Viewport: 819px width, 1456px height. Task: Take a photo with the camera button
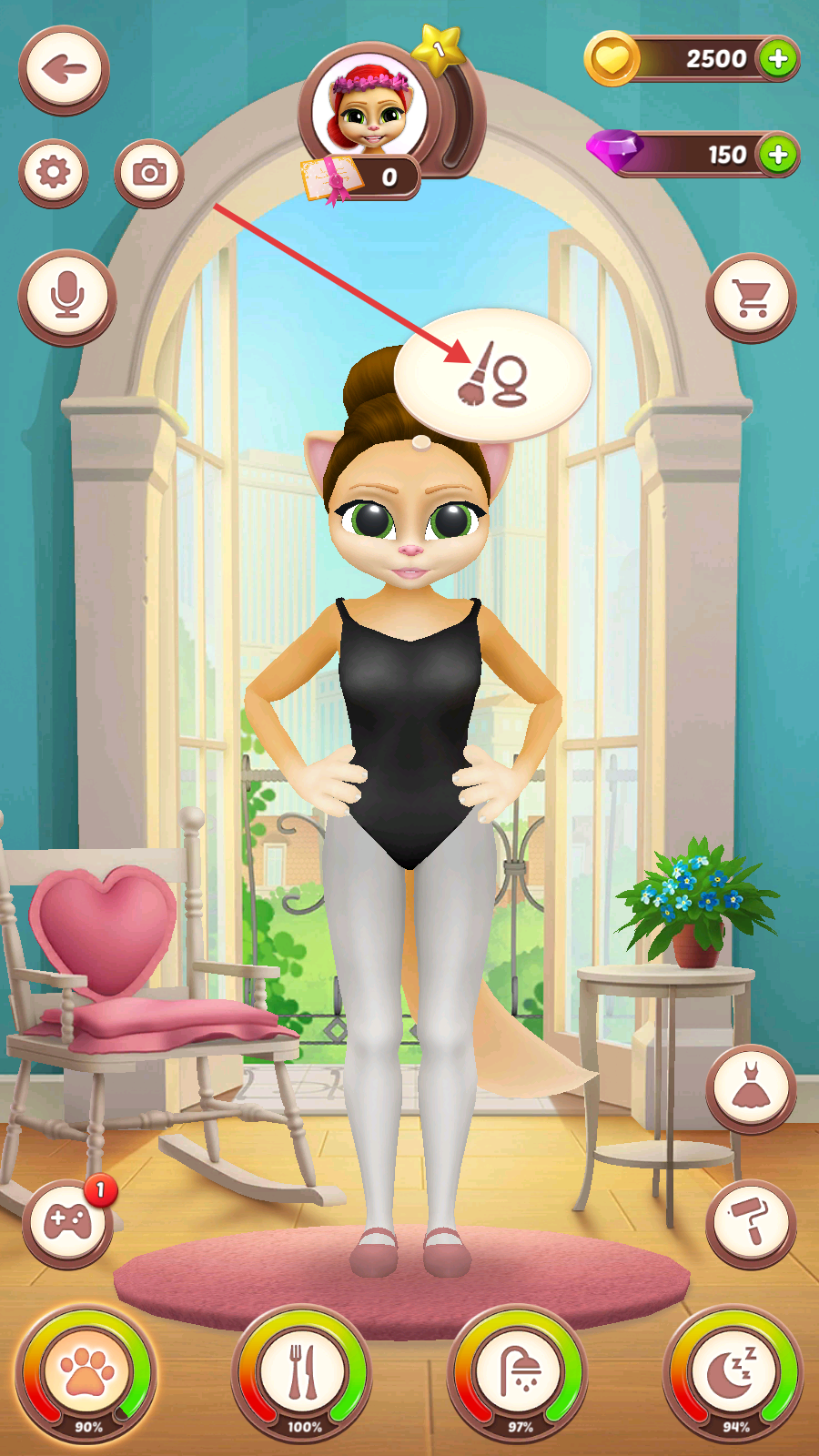pos(149,172)
